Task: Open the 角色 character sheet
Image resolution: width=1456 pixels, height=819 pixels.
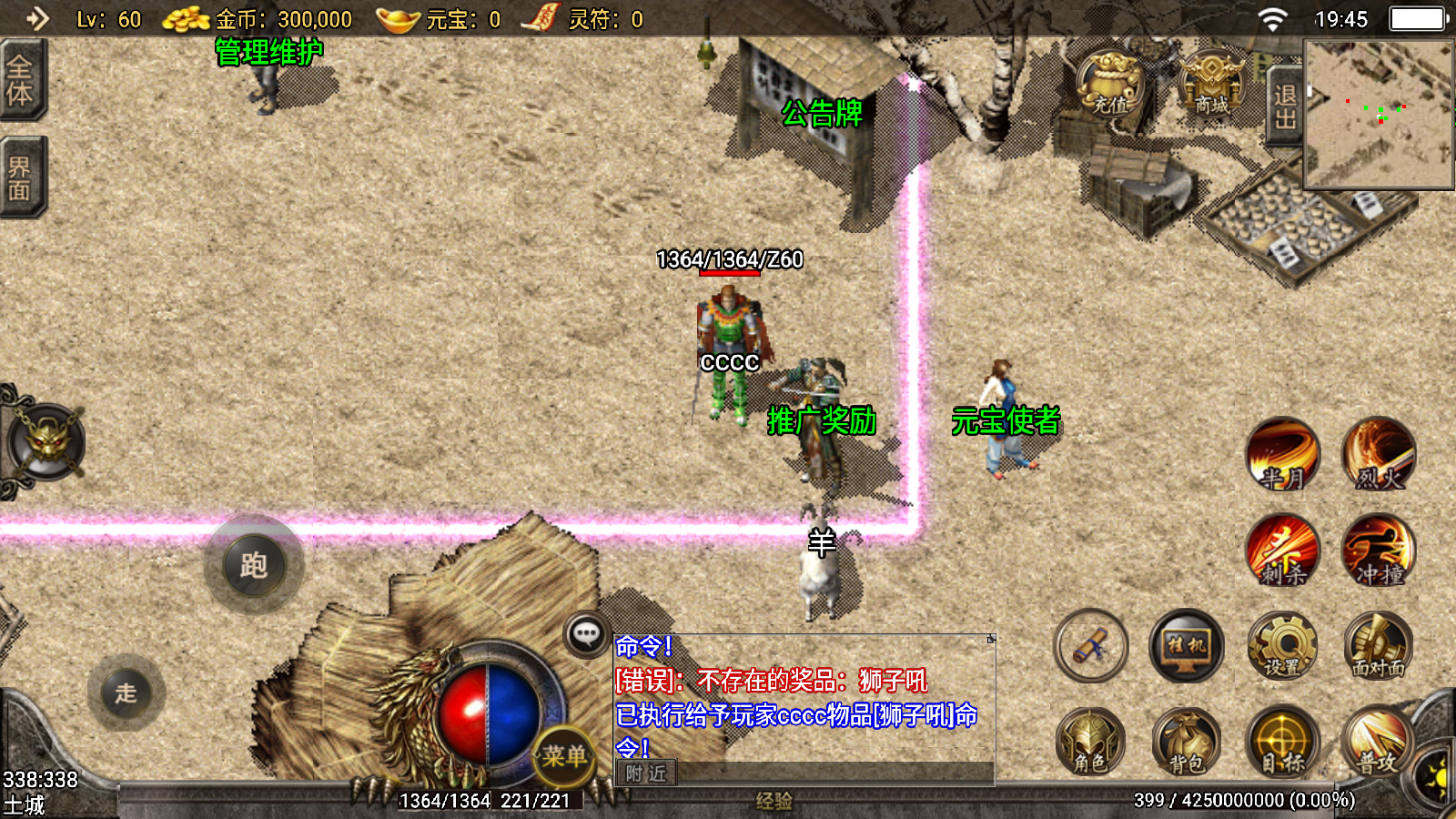Action: [1090, 742]
